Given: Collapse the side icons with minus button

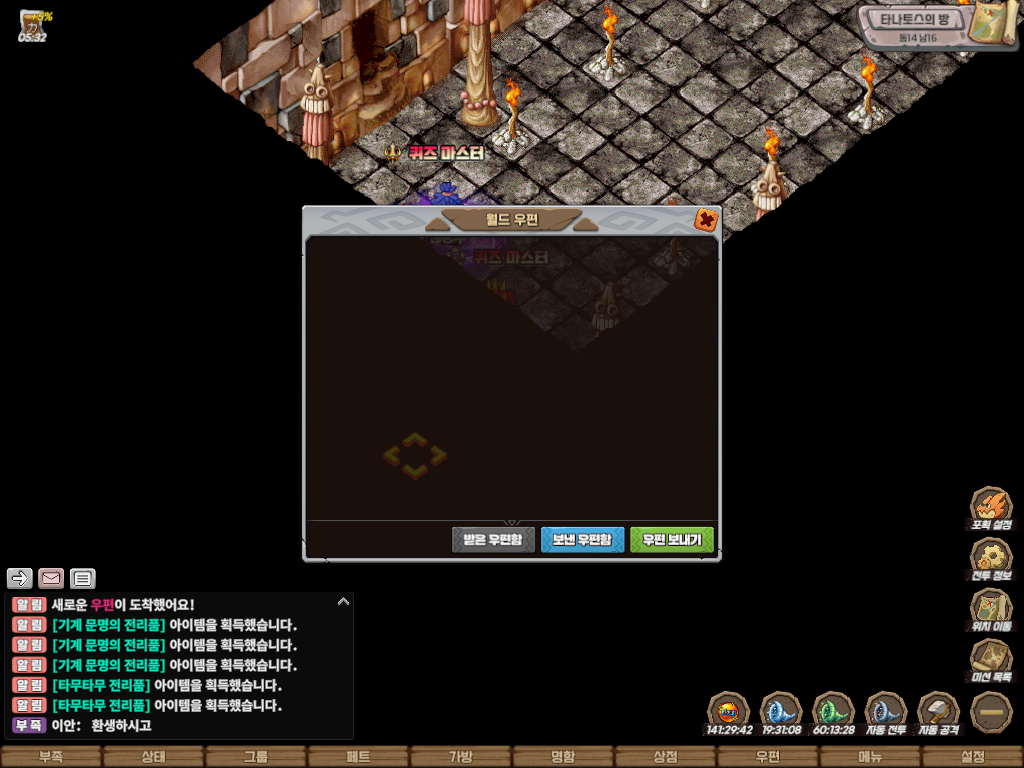Looking at the screenshot, I should [991, 712].
